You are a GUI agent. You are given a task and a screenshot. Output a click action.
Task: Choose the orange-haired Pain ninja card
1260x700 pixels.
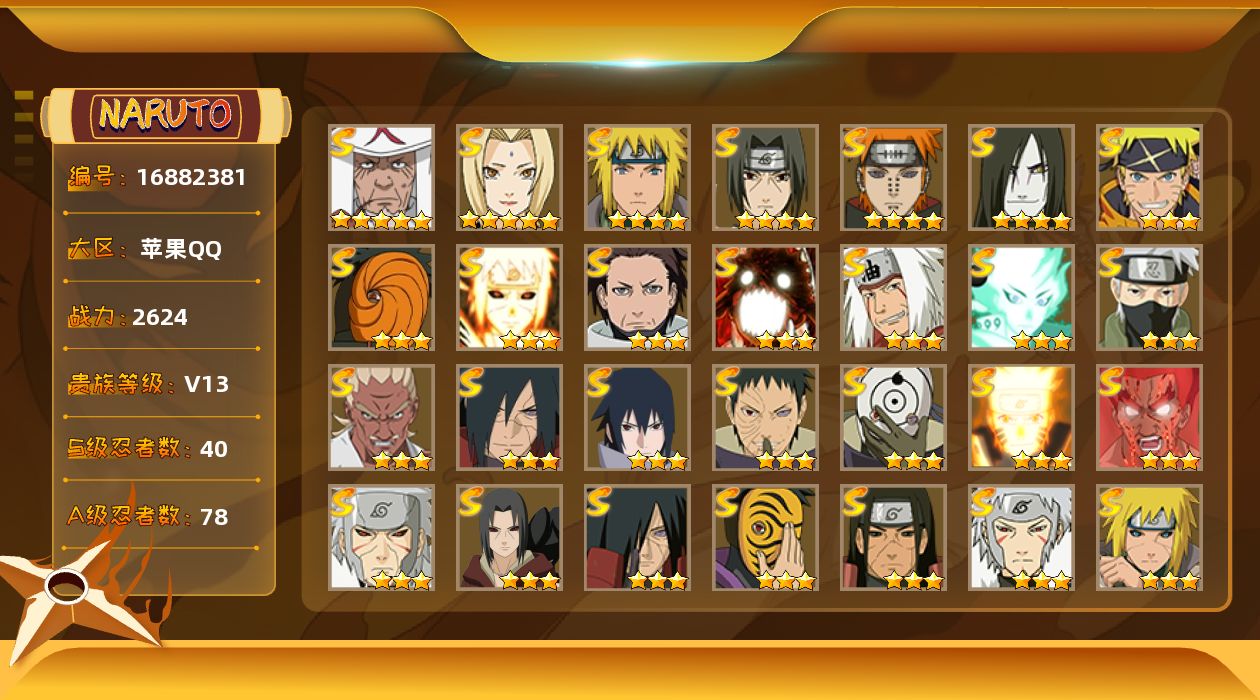pos(893,178)
